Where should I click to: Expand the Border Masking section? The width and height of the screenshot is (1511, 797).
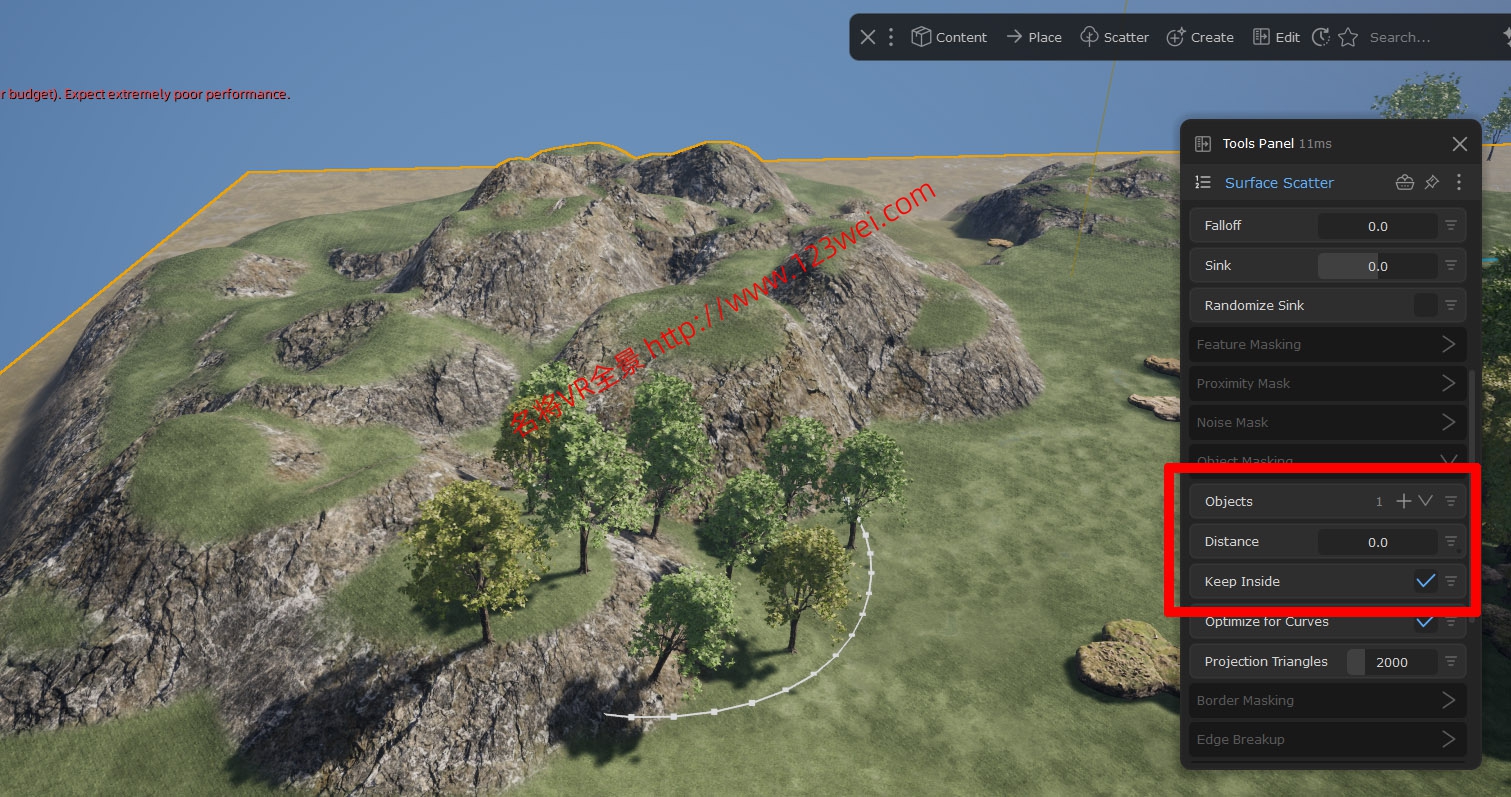click(x=1448, y=700)
